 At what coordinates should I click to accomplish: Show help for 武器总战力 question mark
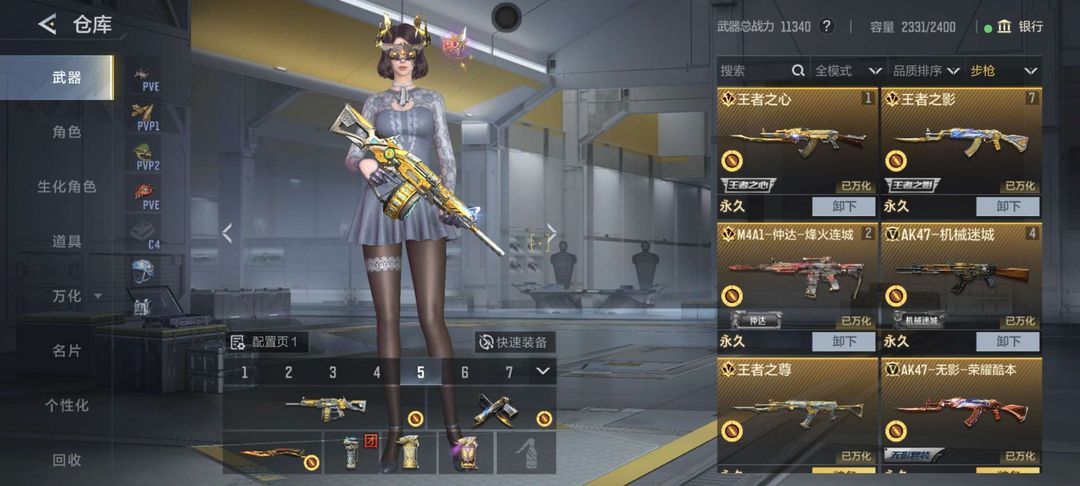pyautogui.click(x=826, y=27)
